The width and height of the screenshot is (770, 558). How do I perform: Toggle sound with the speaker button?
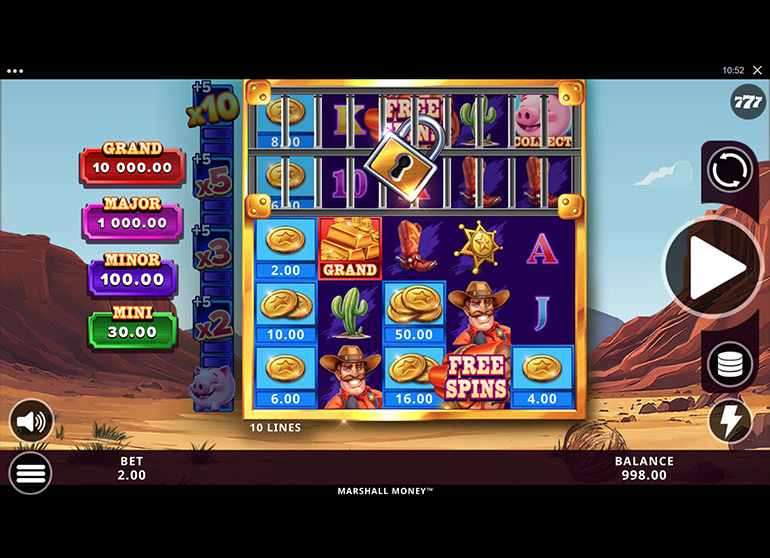point(31,421)
